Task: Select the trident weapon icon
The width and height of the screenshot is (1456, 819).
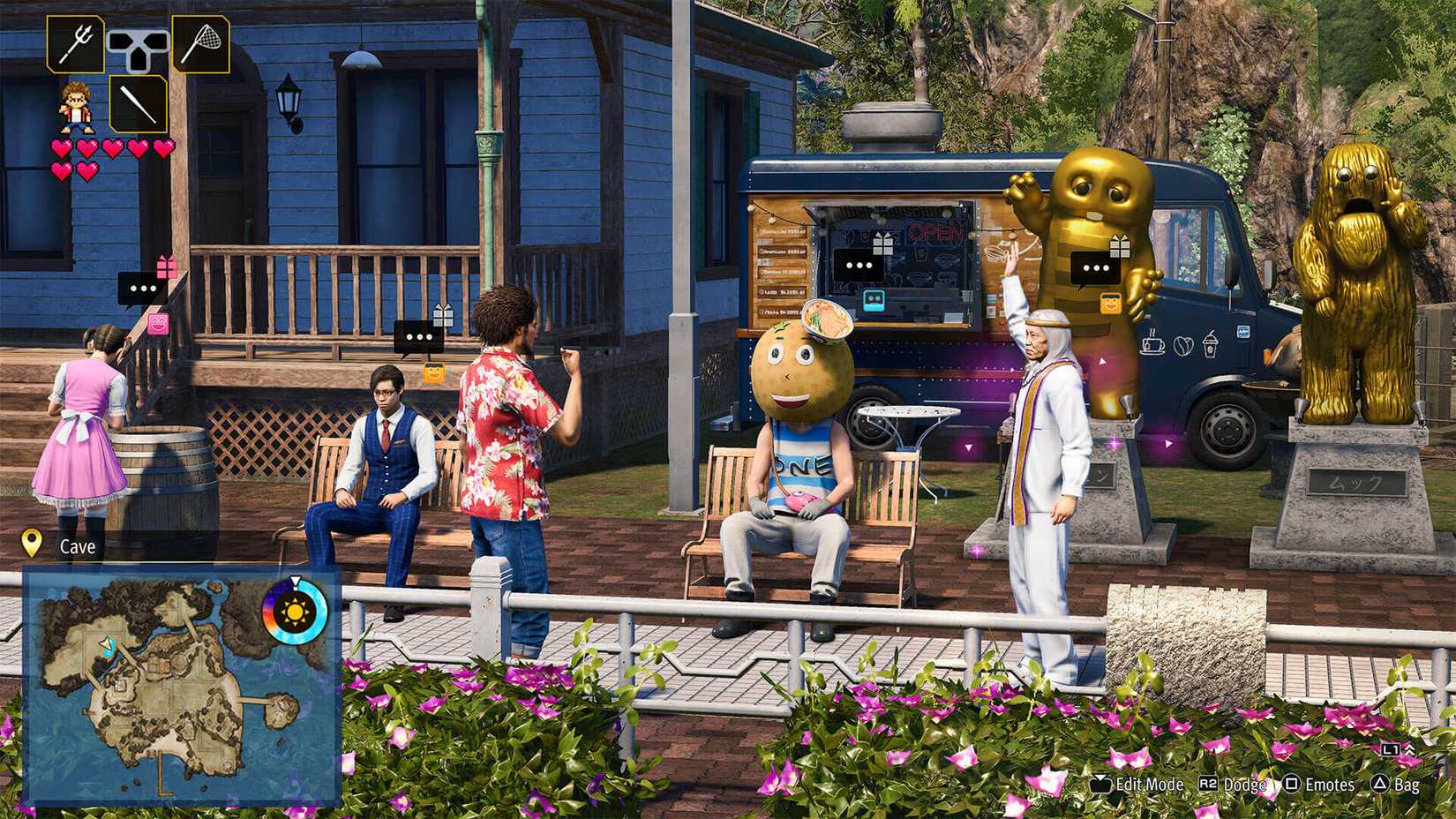Action: 75,42
